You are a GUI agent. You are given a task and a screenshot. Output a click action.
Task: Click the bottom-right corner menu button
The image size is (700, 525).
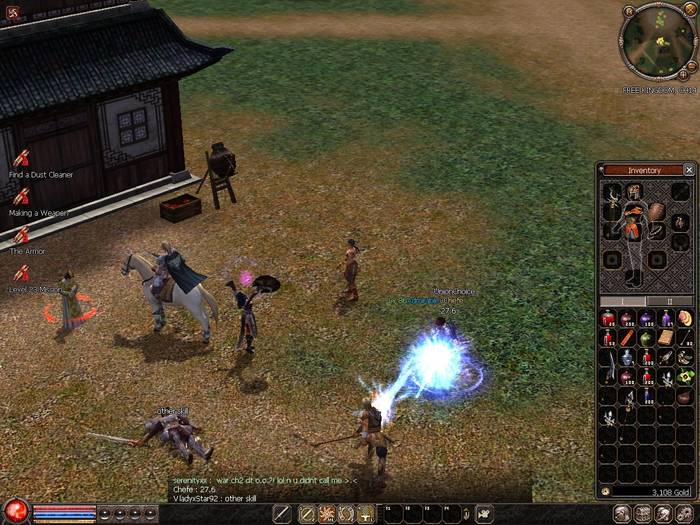[685, 514]
